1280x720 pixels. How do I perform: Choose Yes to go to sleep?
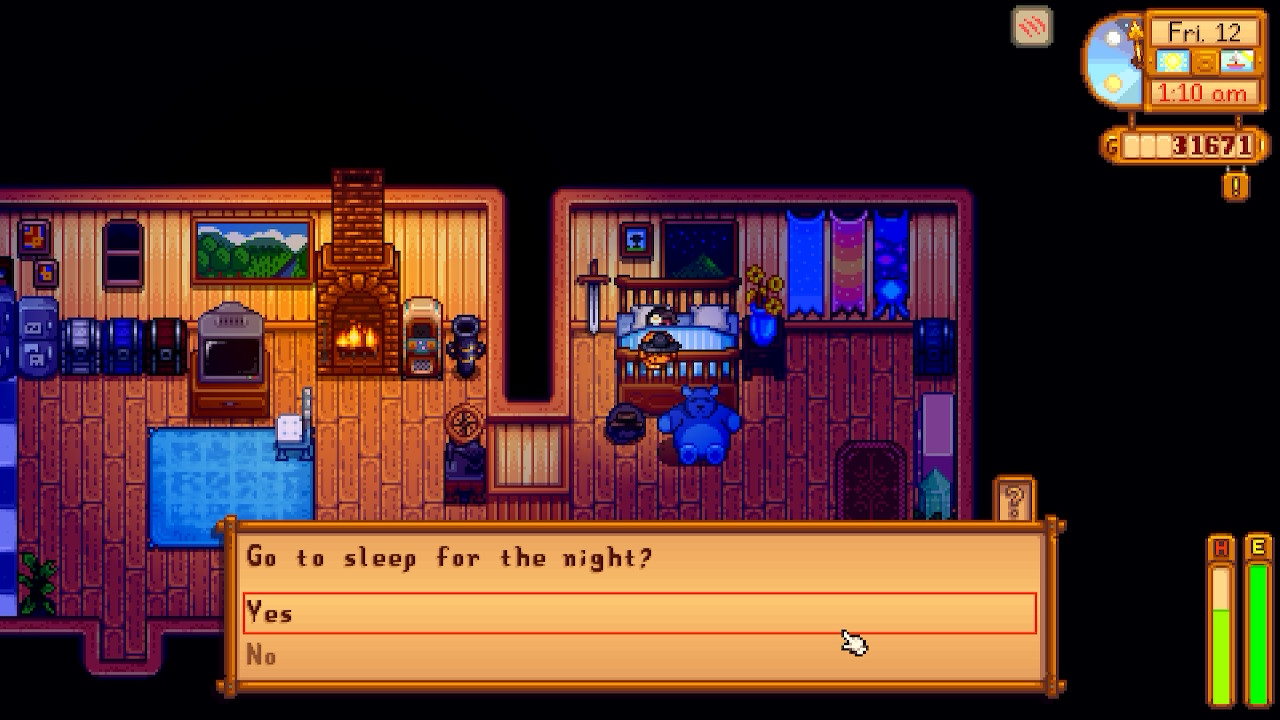[x=639, y=613]
